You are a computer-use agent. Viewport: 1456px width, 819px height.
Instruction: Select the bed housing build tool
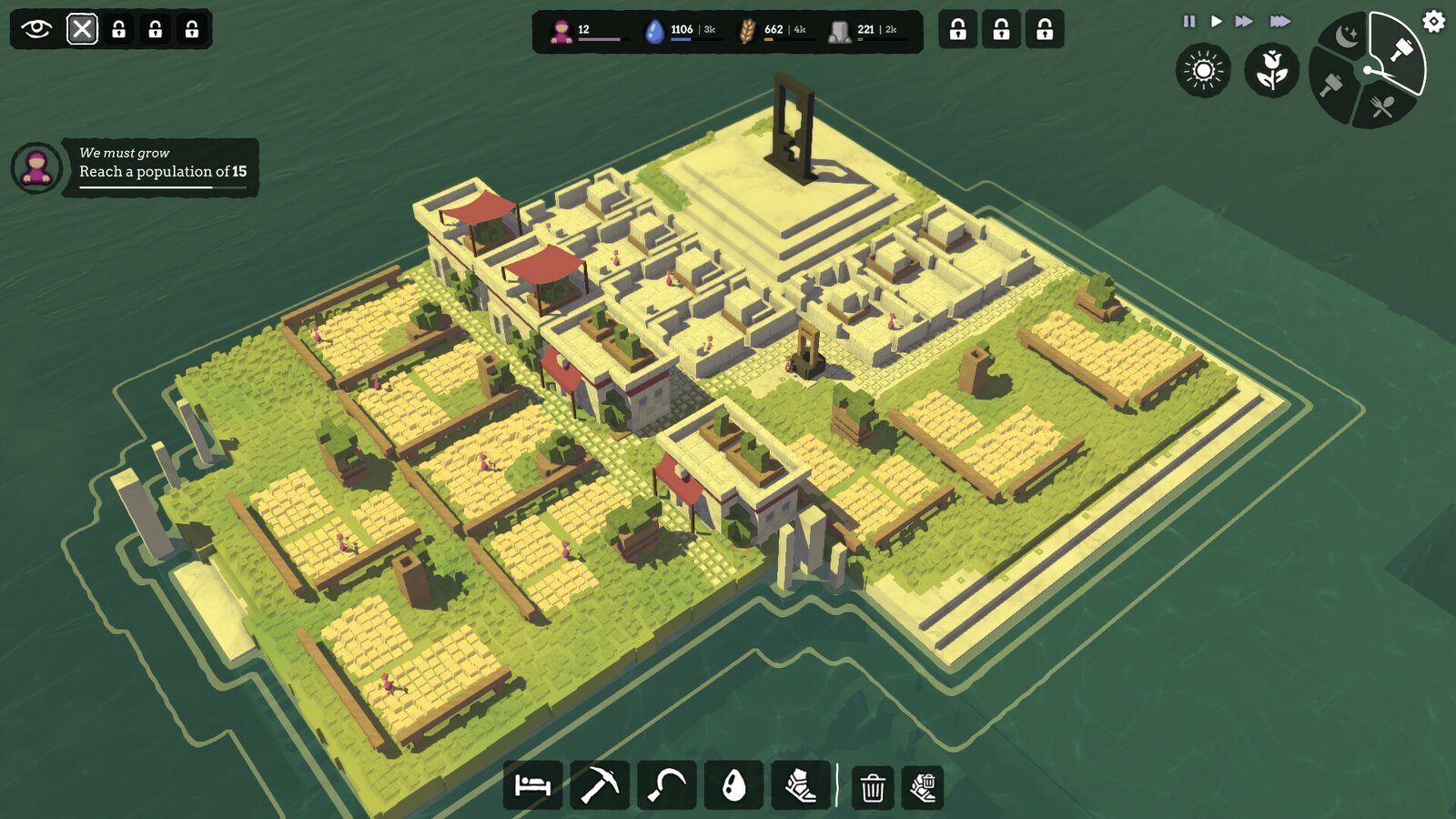click(532, 784)
